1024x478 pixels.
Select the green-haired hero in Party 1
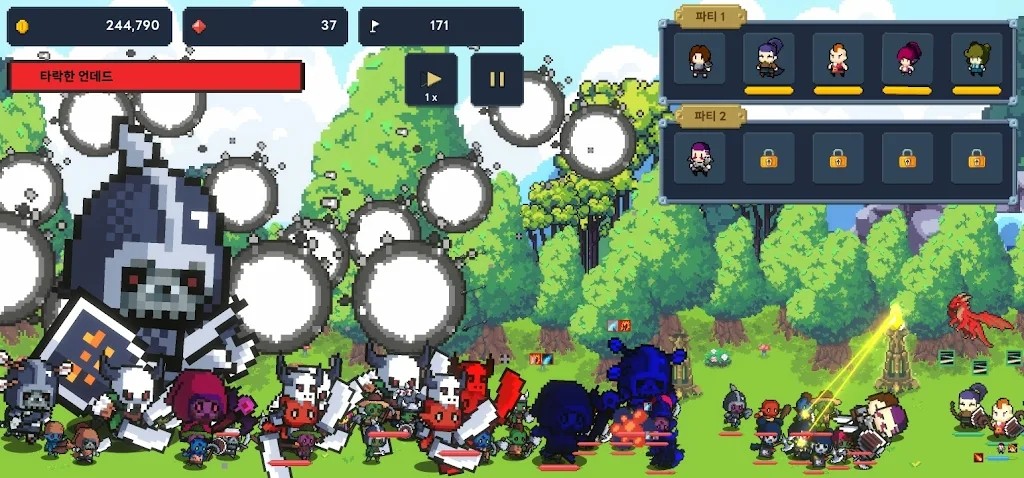tap(976, 59)
